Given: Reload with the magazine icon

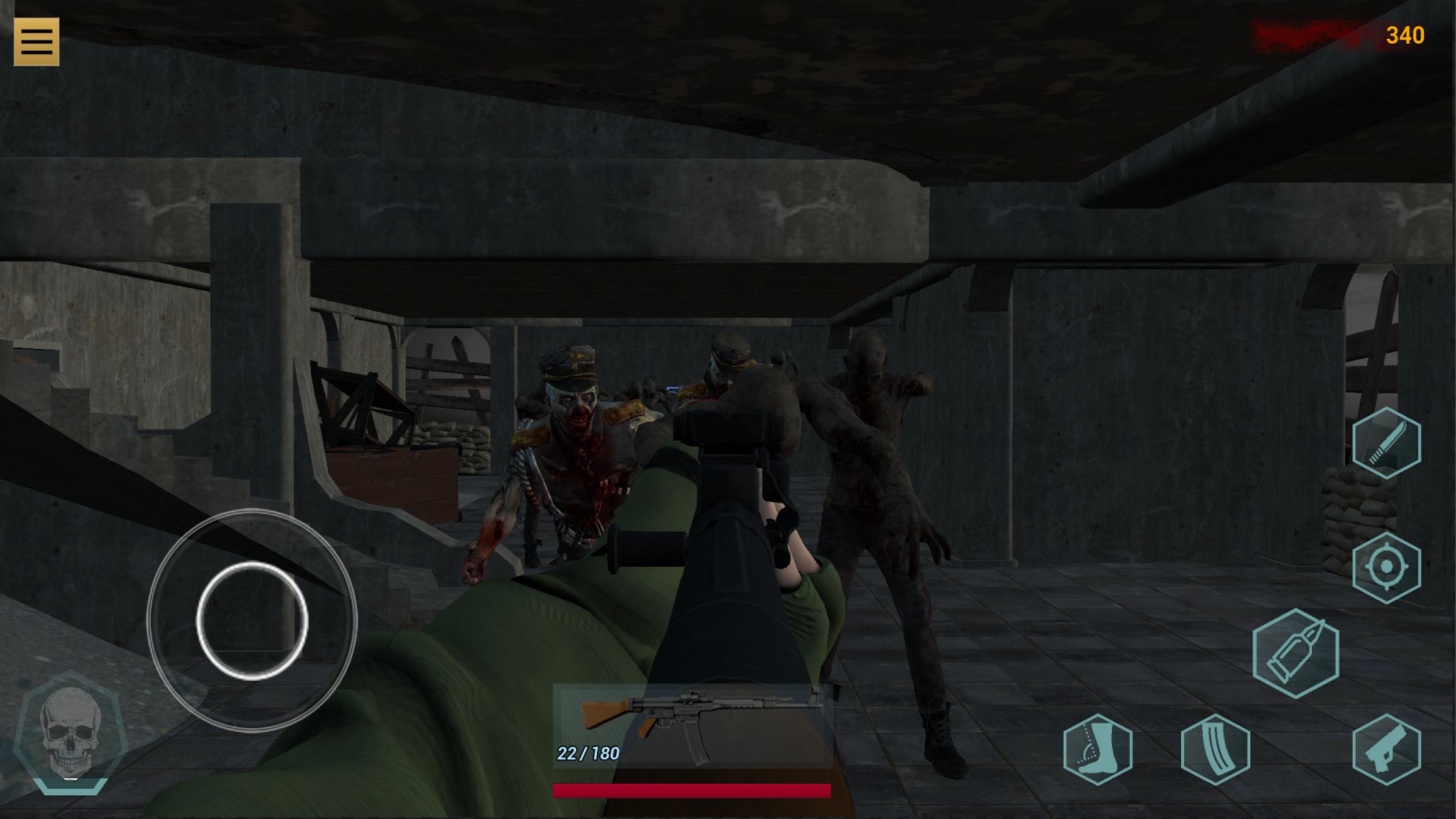Looking at the screenshot, I should 1215,749.
